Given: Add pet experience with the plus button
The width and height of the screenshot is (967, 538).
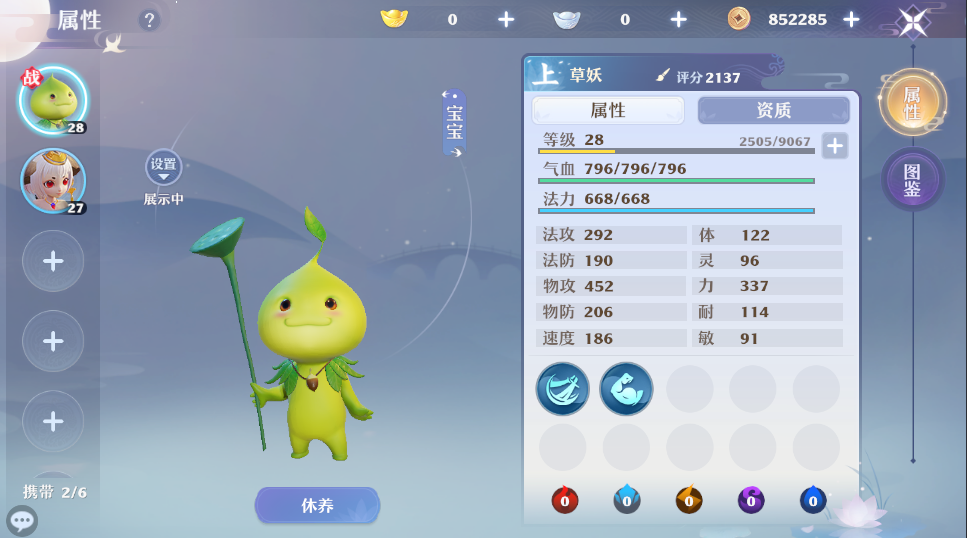Looking at the screenshot, I should 834,145.
